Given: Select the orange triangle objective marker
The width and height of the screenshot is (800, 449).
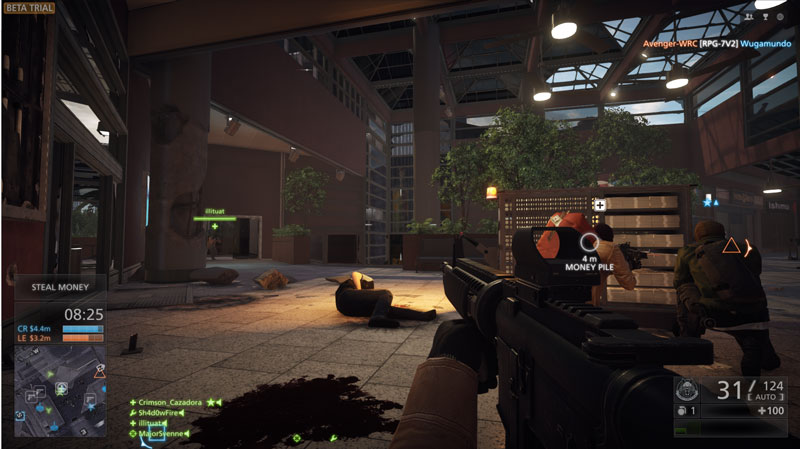Looking at the screenshot, I should point(732,245).
